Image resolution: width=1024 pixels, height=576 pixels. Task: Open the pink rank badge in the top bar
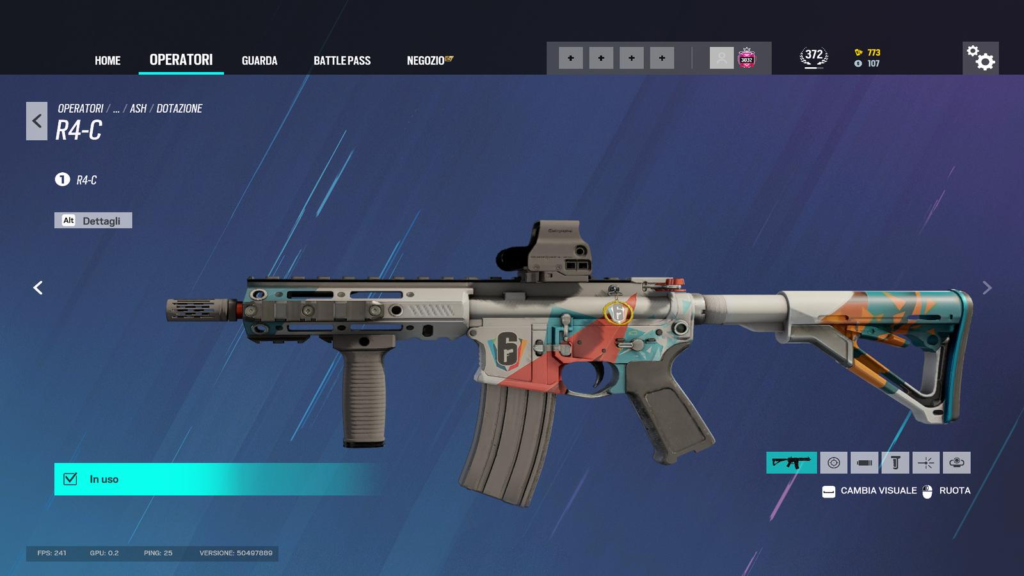pos(746,58)
